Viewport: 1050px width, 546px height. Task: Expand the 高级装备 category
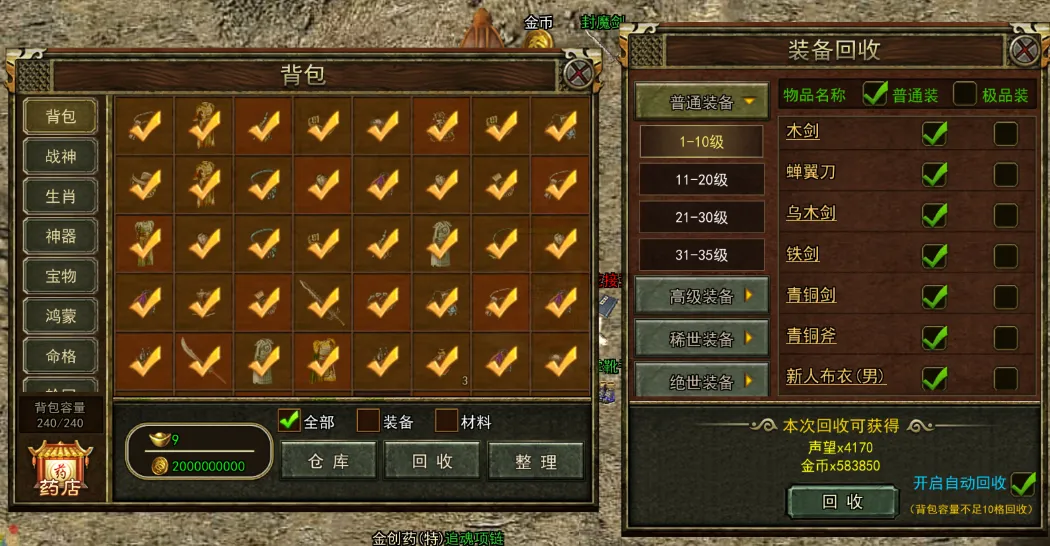(702, 296)
